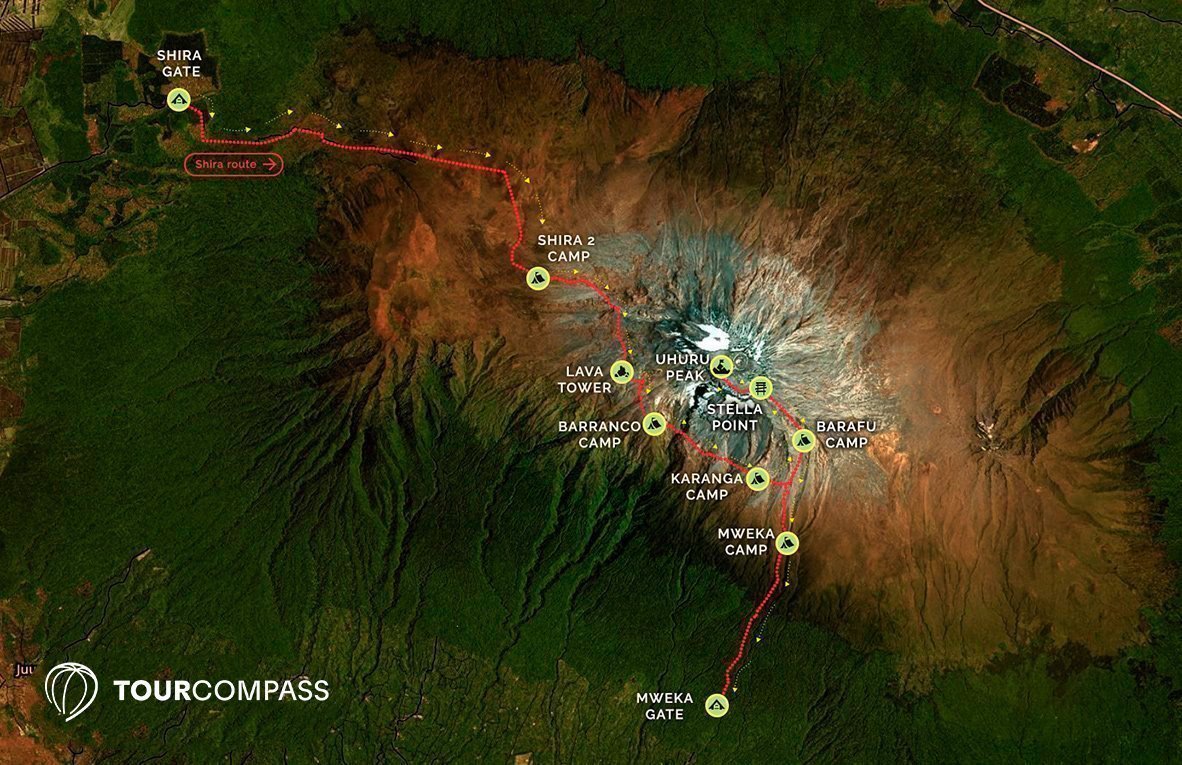Select the Shira Gate marker
This screenshot has height=765, width=1182.
click(179, 99)
